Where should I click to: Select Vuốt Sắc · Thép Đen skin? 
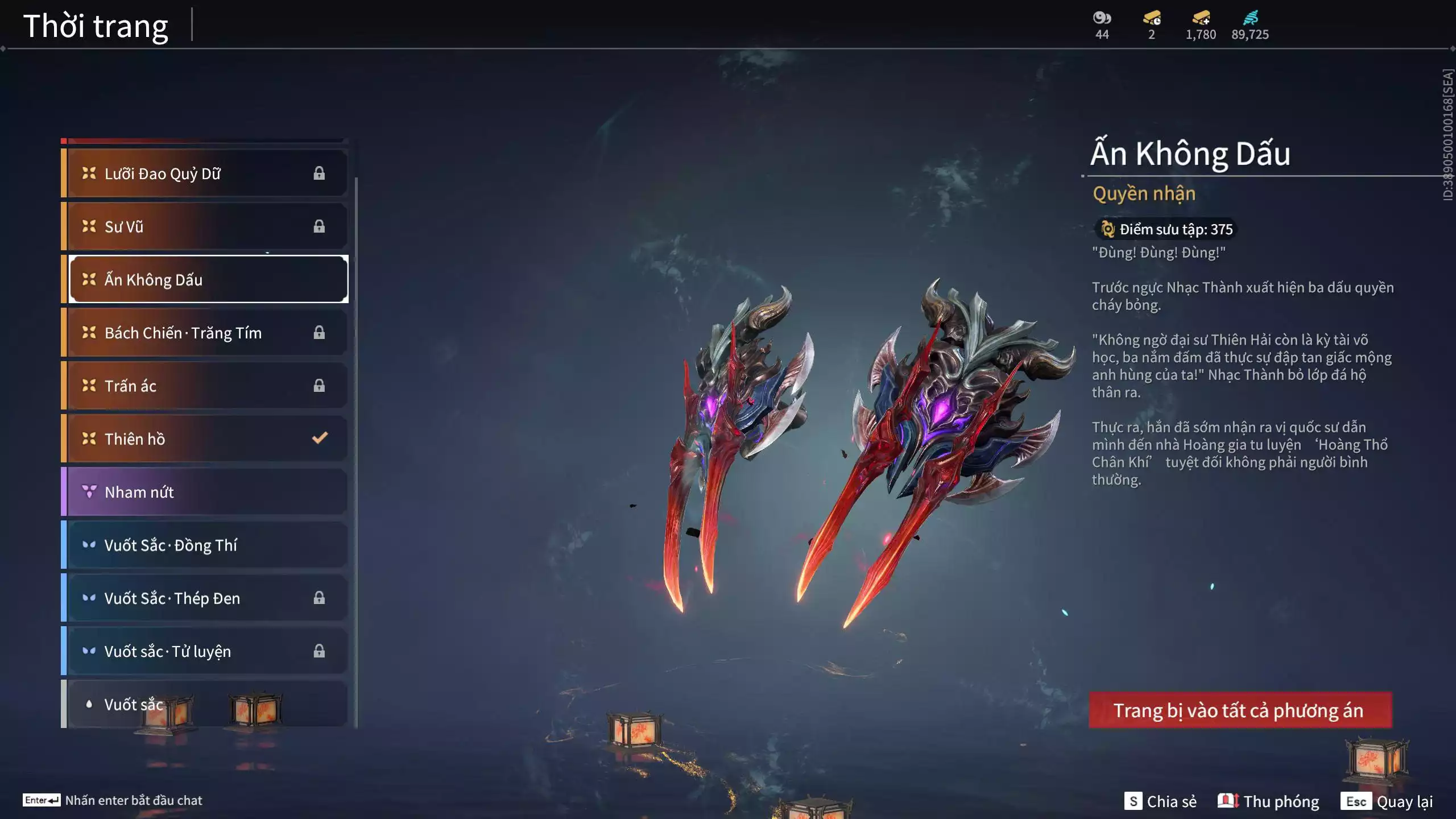click(205, 598)
